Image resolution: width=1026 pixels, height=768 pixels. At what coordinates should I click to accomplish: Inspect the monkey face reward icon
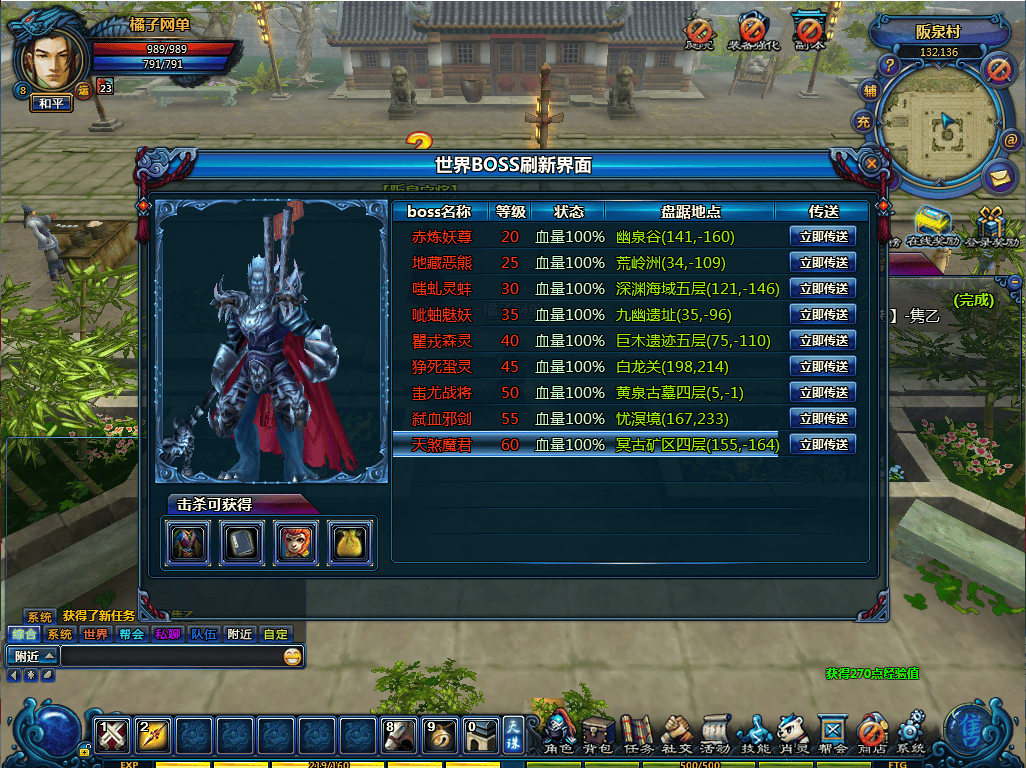[x=297, y=543]
